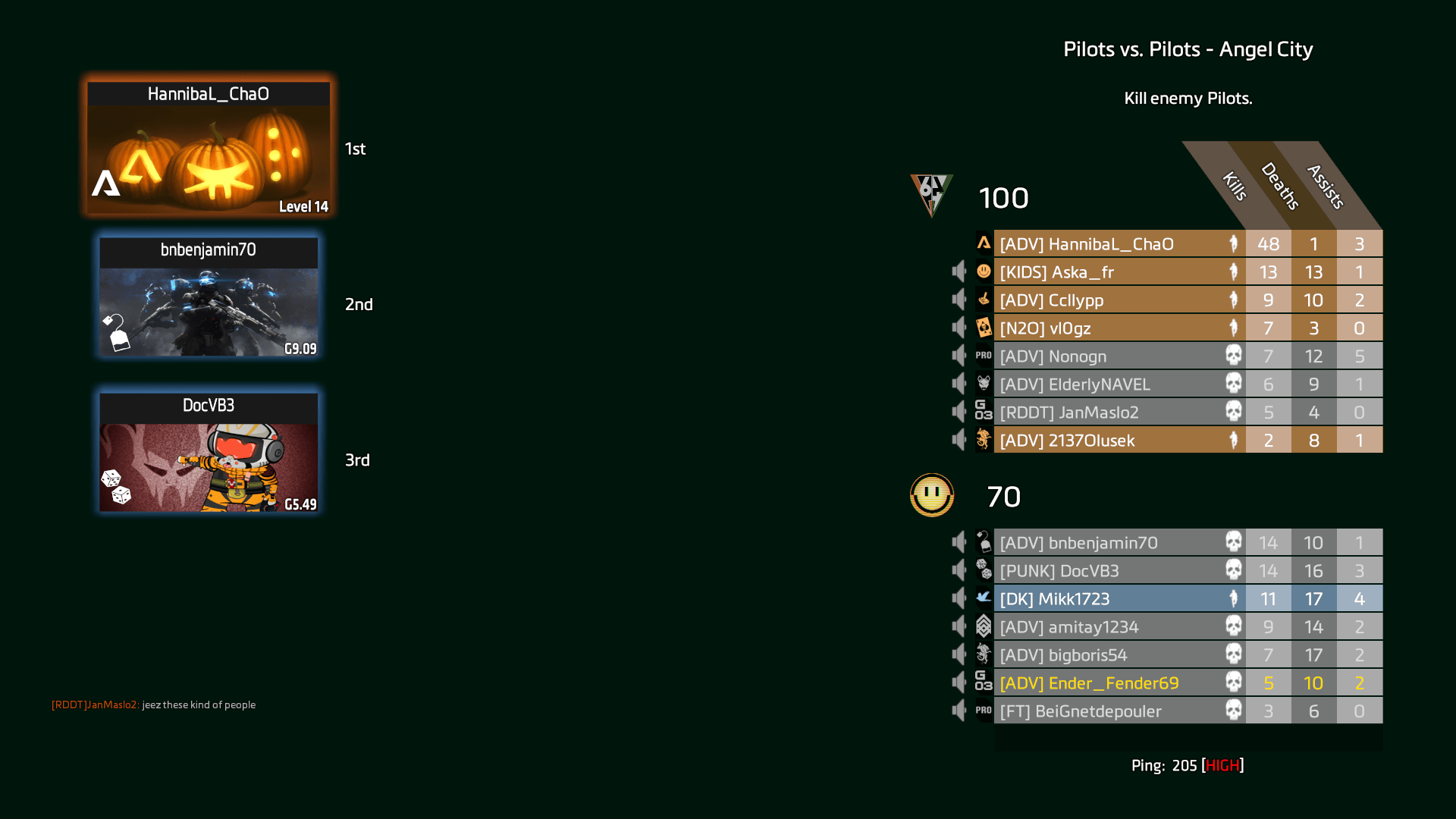
Task: Select the smiley team emblem beside score 70
Action: [x=931, y=496]
